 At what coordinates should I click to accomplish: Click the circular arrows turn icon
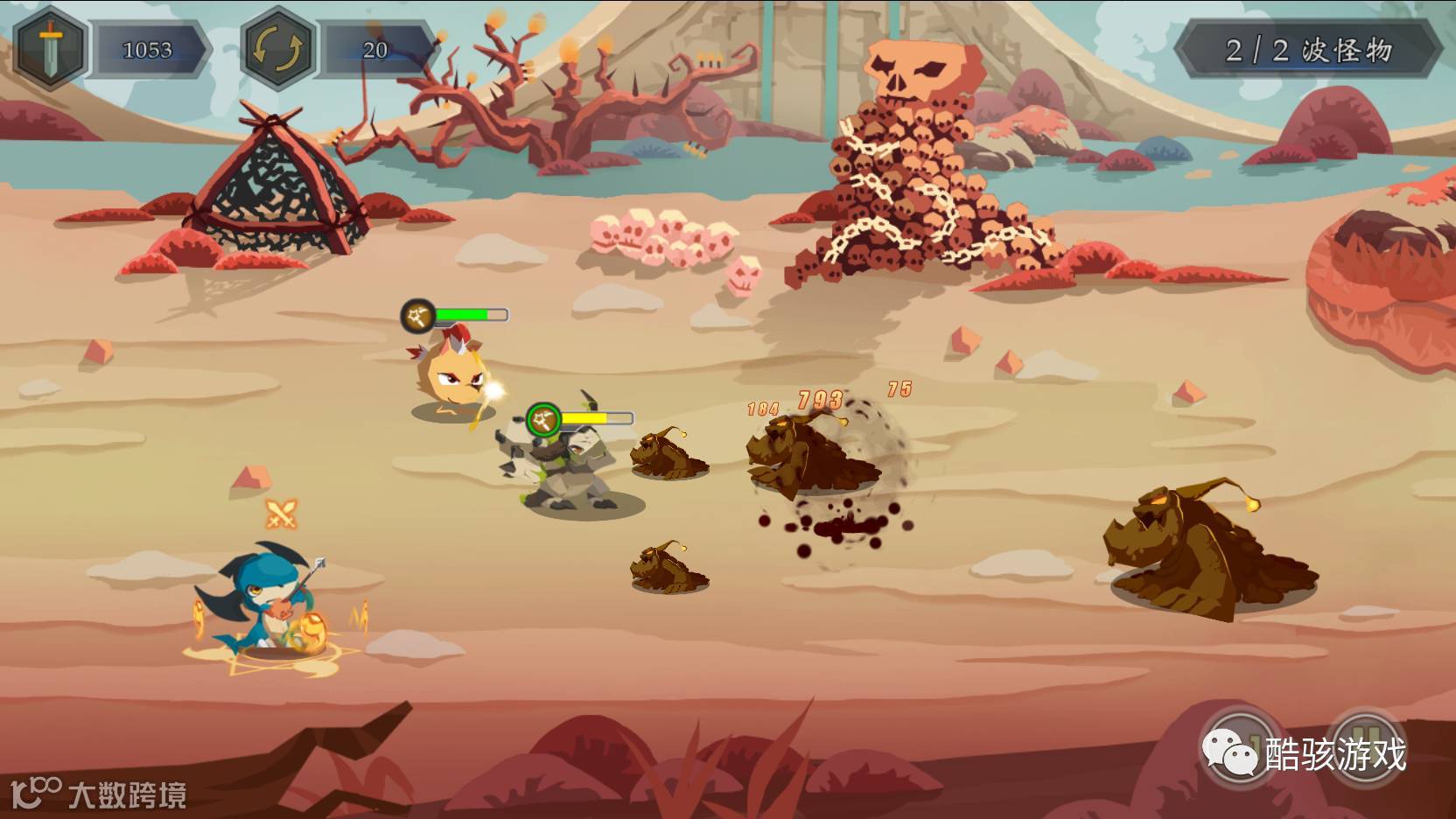point(277,48)
